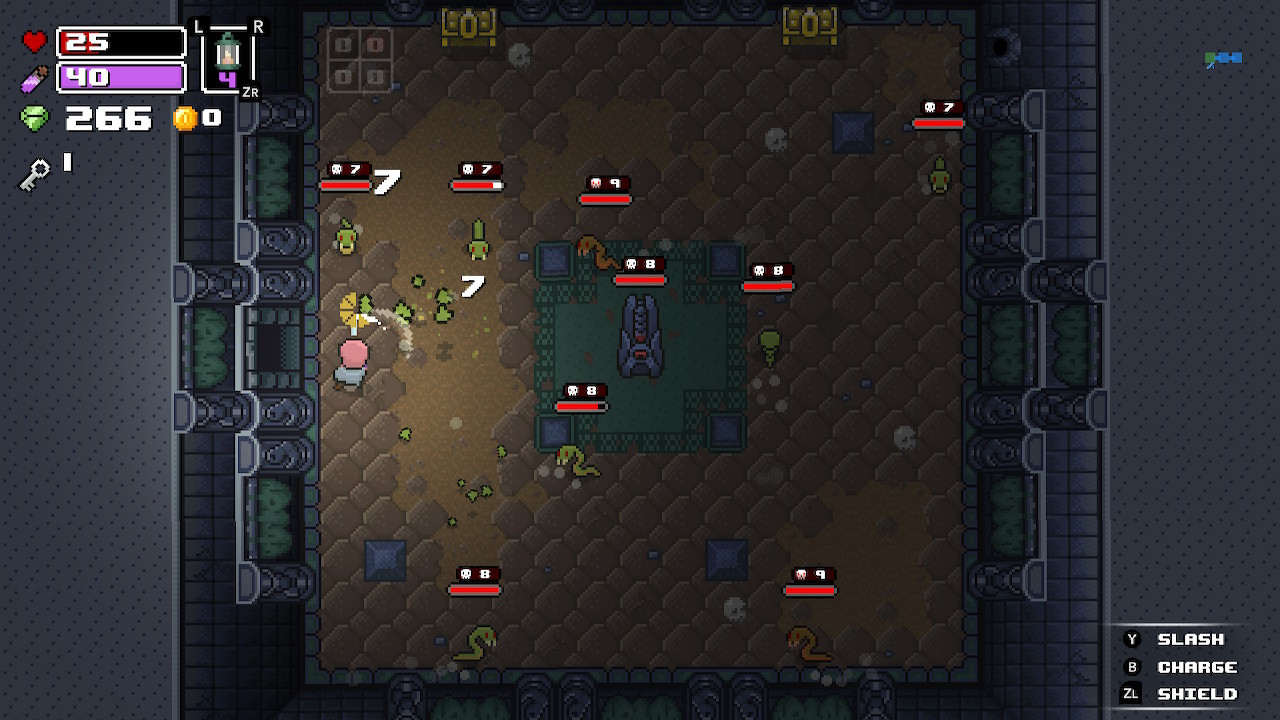The image size is (1280, 720).
Task: Open the dungeon minimap
Action: click(x=1224, y=59)
